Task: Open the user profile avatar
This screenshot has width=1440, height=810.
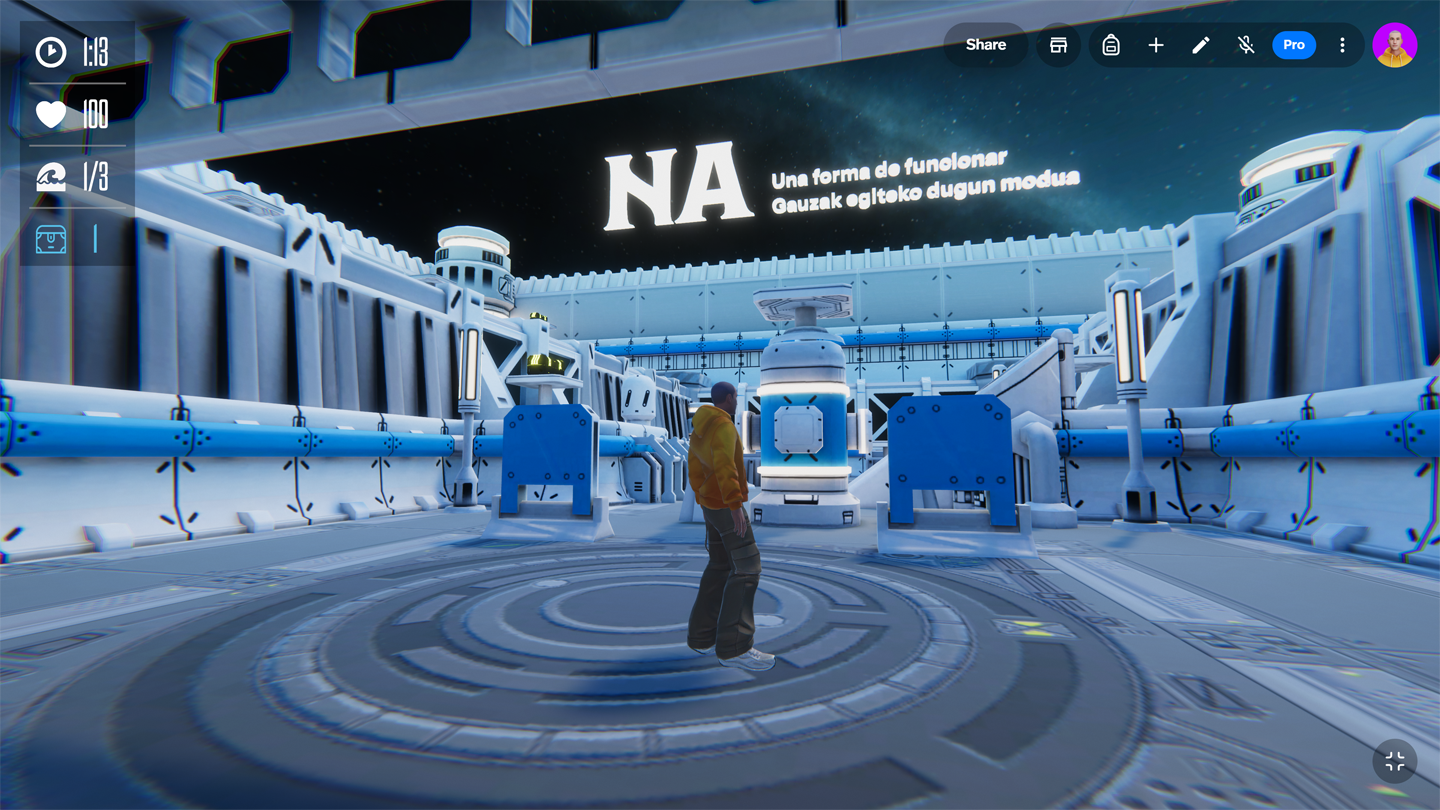Action: [x=1394, y=45]
